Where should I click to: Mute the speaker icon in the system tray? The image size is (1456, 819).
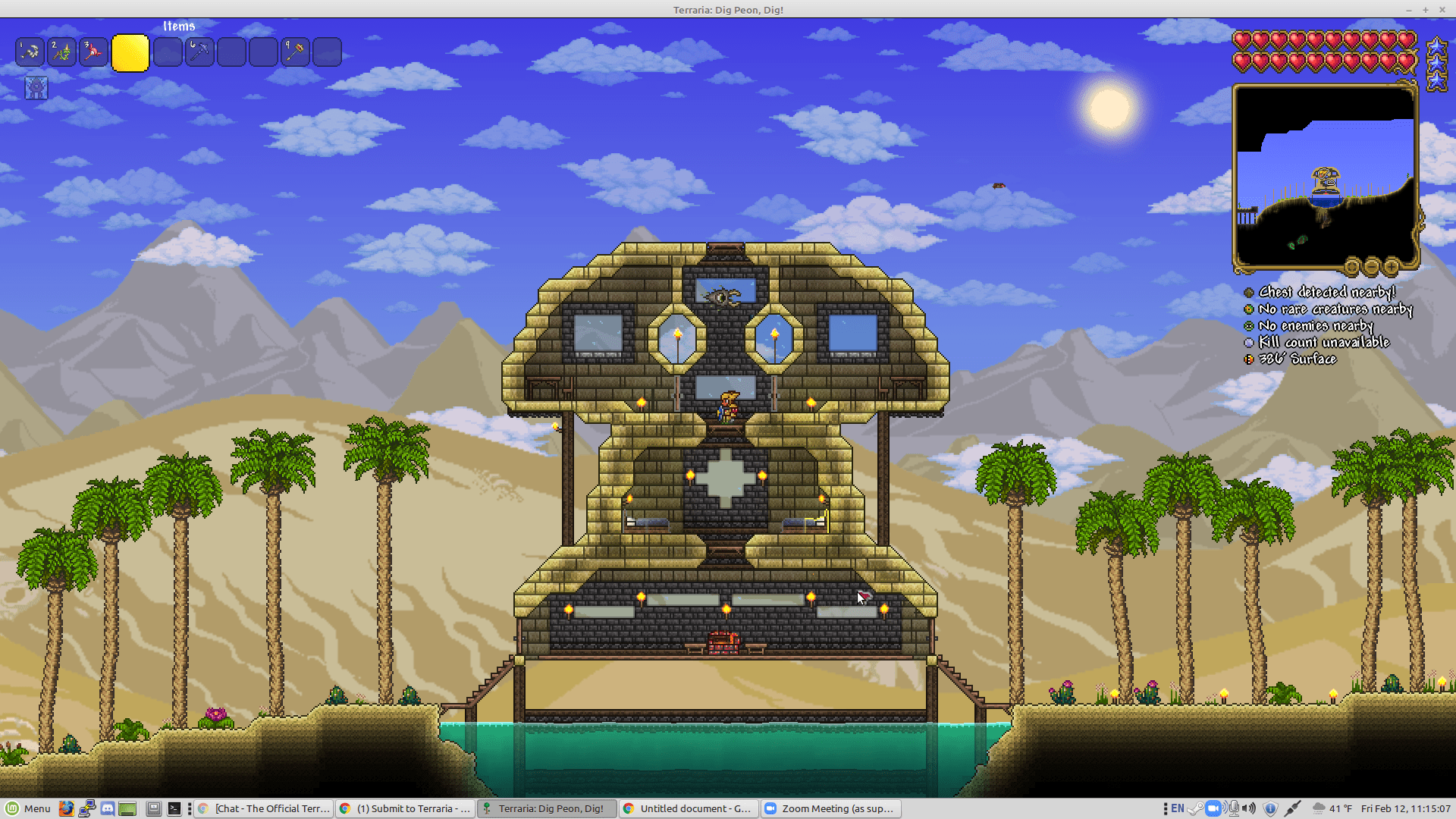point(1249,808)
